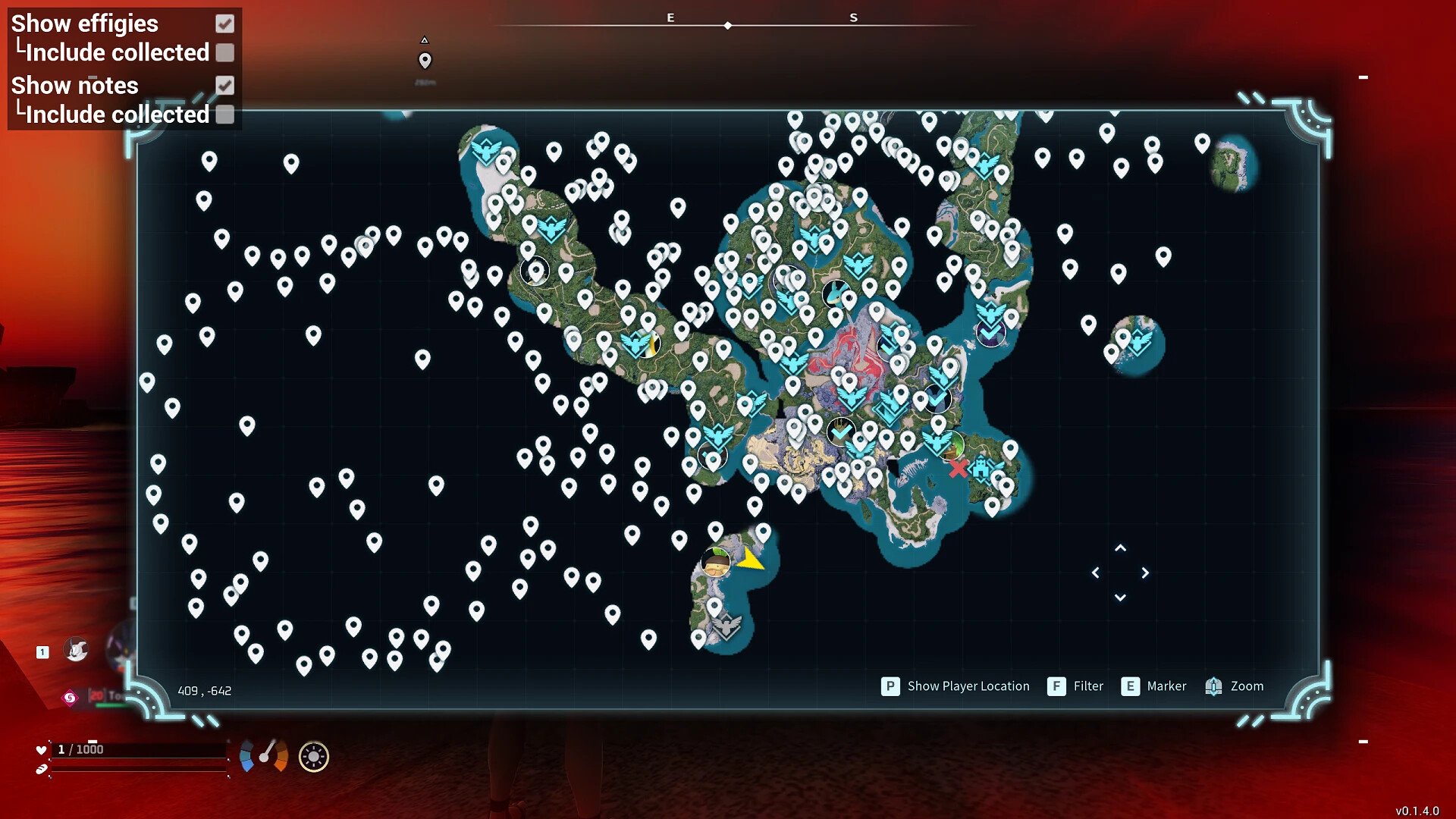
Task: Click the up pan chevron on the map
Action: 1120,548
